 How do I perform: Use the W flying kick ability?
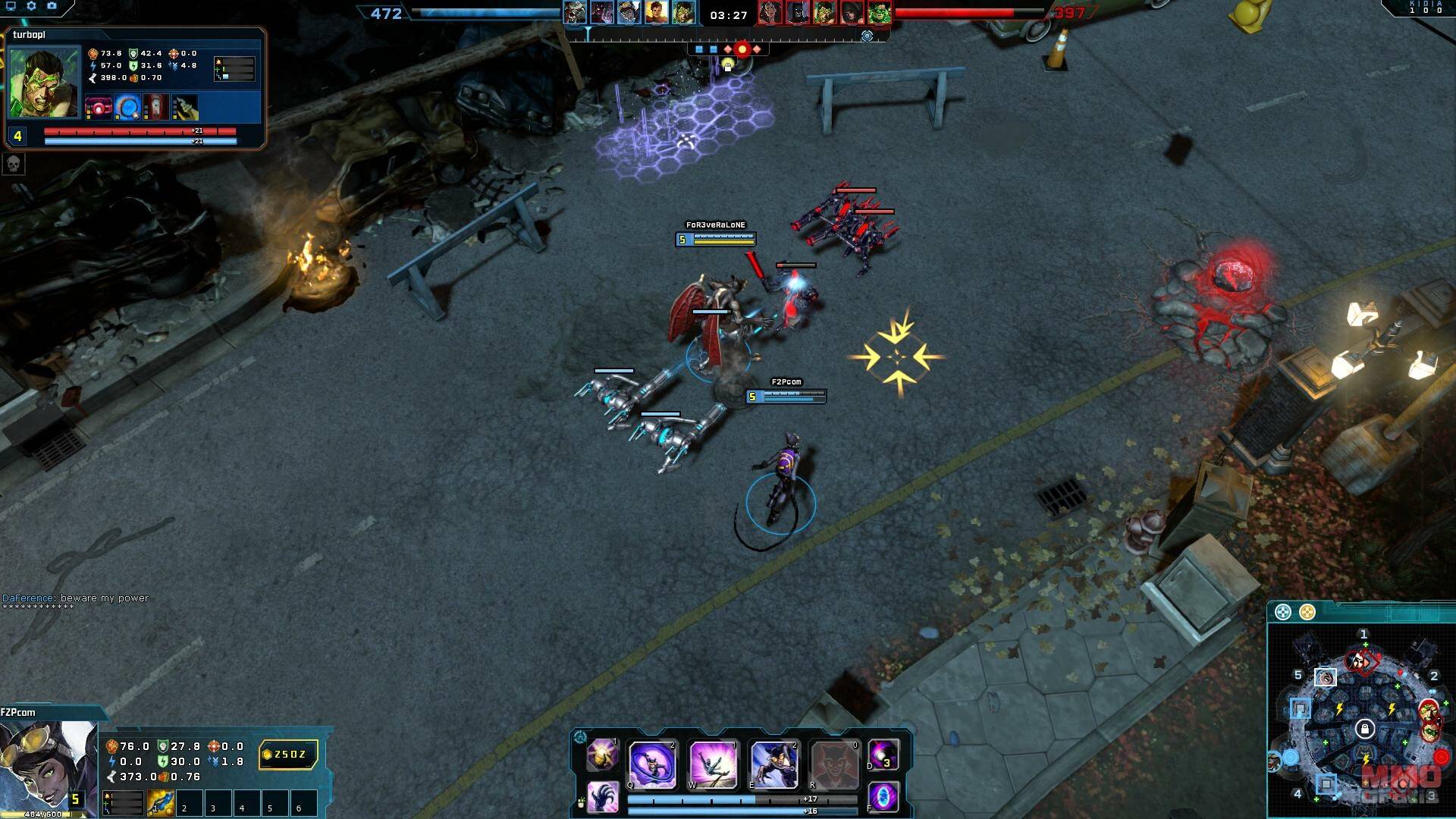click(x=713, y=764)
